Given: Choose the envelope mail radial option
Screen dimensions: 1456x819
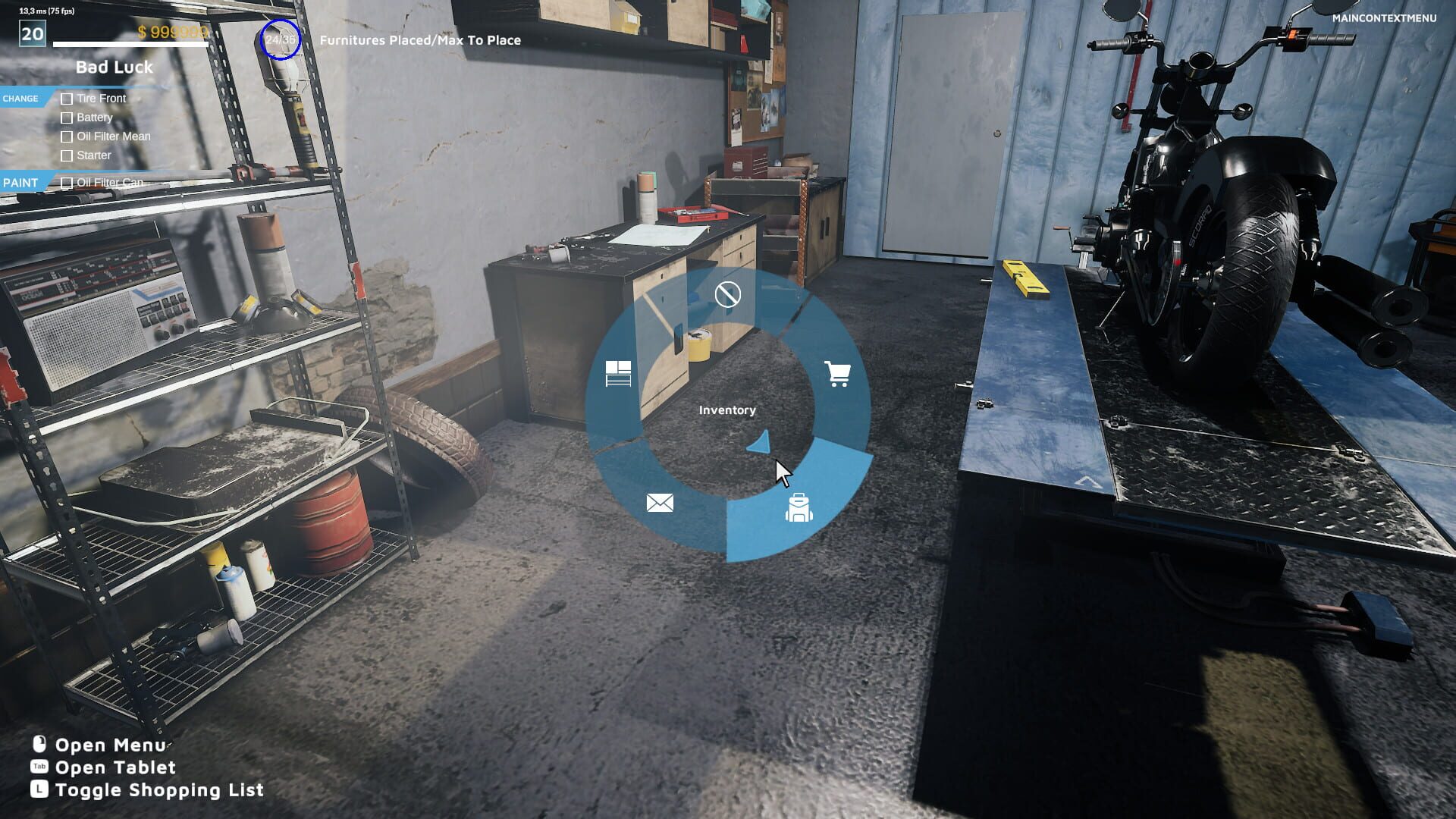Looking at the screenshot, I should (x=660, y=503).
